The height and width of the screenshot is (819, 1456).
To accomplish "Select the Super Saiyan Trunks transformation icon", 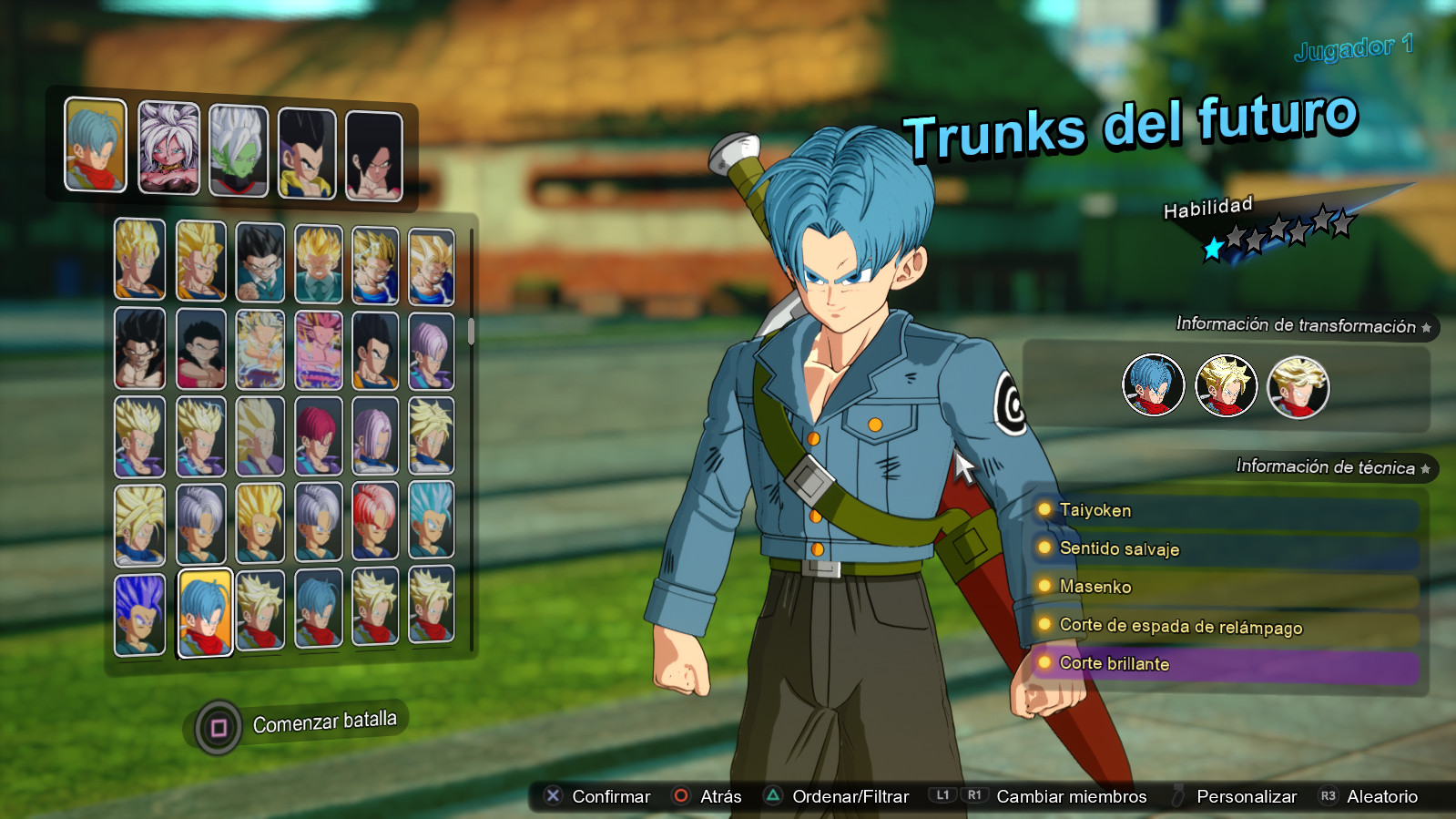I will click(x=1226, y=386).
